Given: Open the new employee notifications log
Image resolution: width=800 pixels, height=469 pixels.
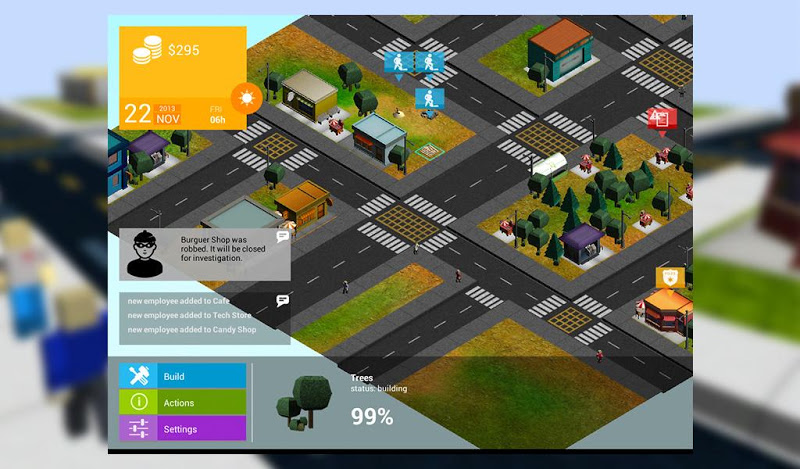Looking at the screenshot, I should point(205,315).
